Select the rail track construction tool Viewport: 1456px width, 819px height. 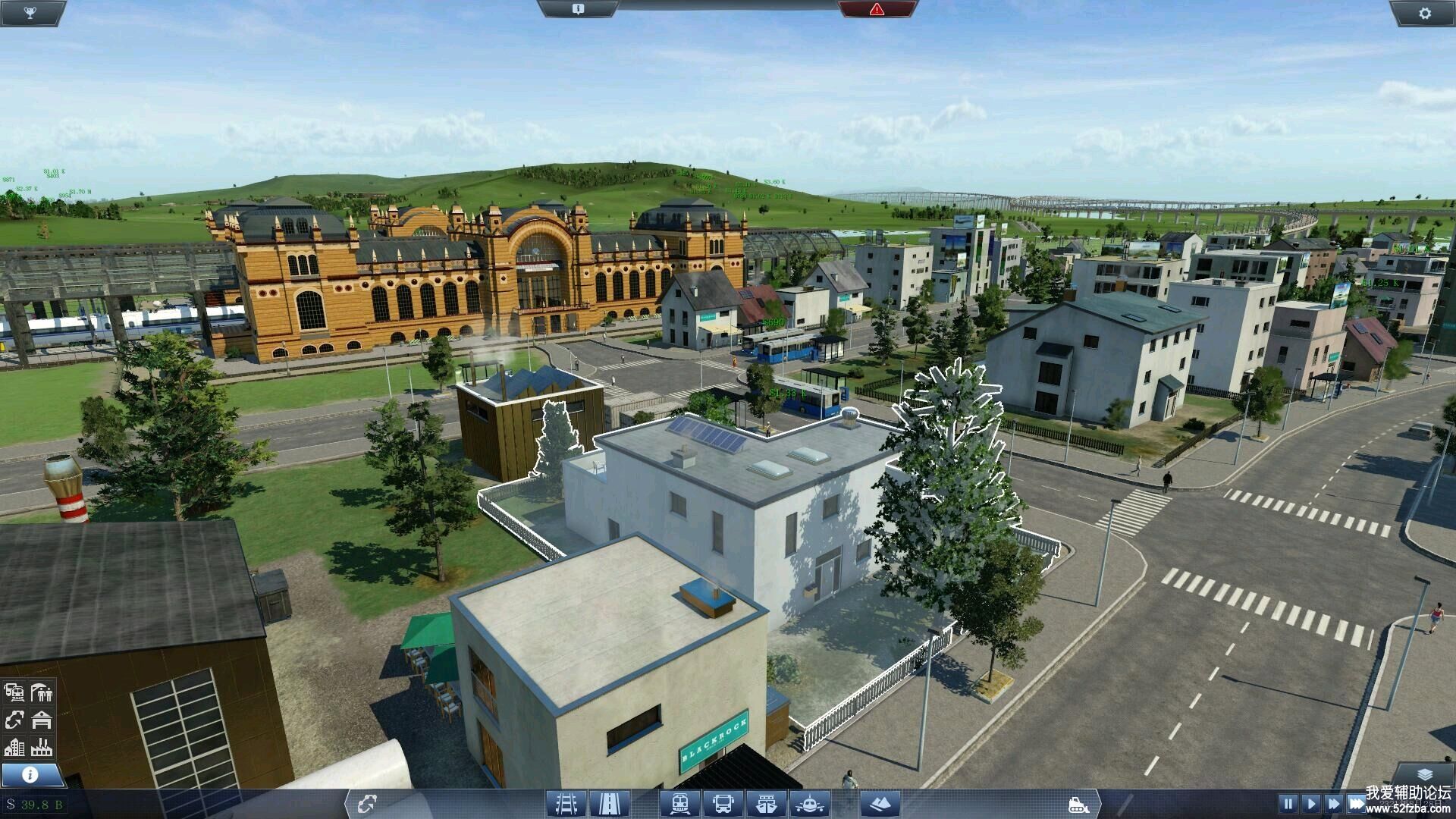click(566, 803)
